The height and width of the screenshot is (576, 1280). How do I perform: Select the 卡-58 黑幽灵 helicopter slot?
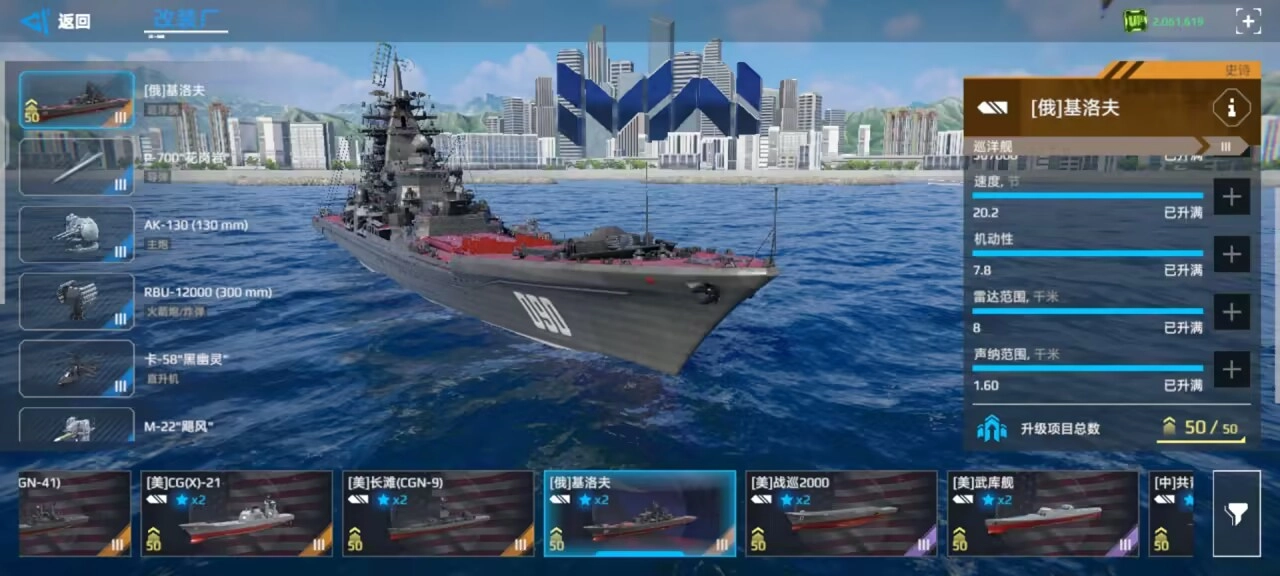(x=76, y=368)
